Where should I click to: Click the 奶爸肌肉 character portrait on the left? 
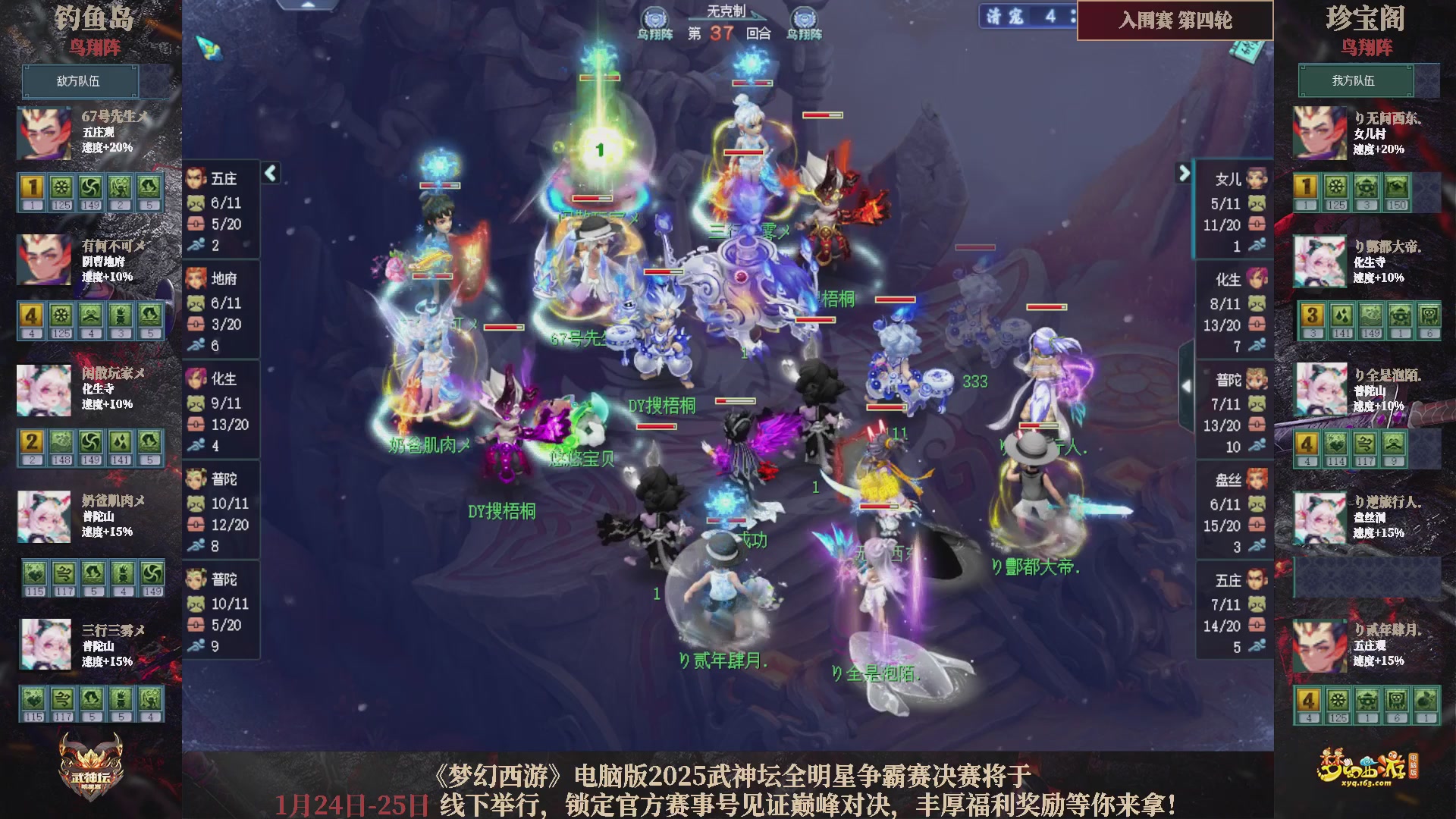[x=43, y=516]
